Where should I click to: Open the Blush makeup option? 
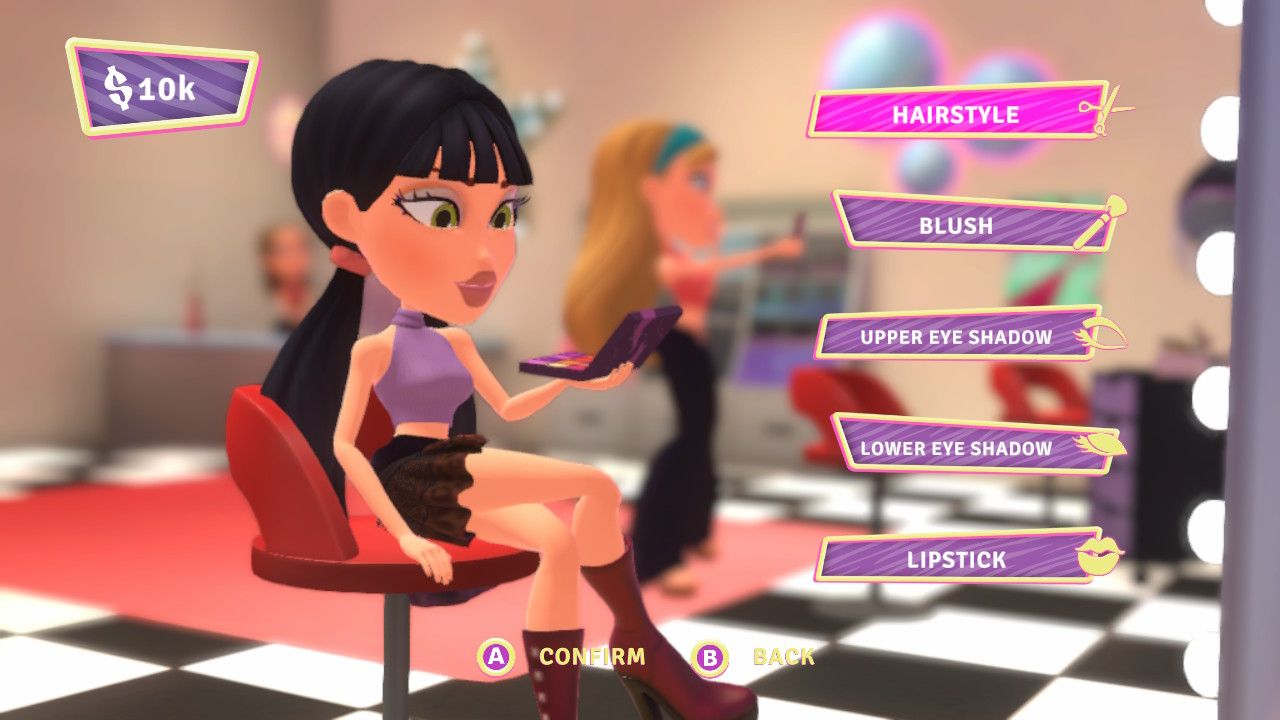pos(956,225)
